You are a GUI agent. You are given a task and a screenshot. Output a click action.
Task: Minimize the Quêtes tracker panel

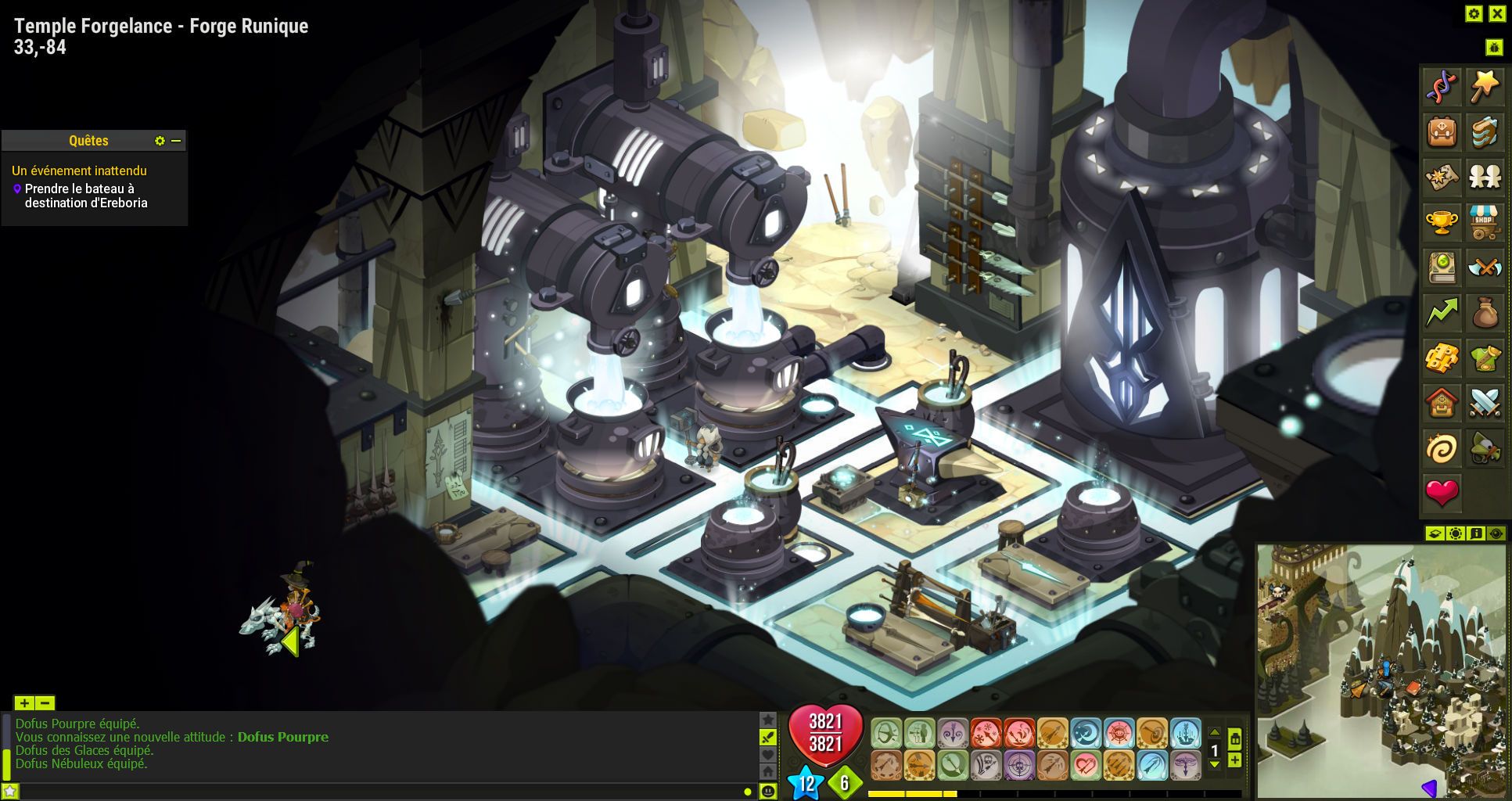pyautogui.click(x=177, y=141)
